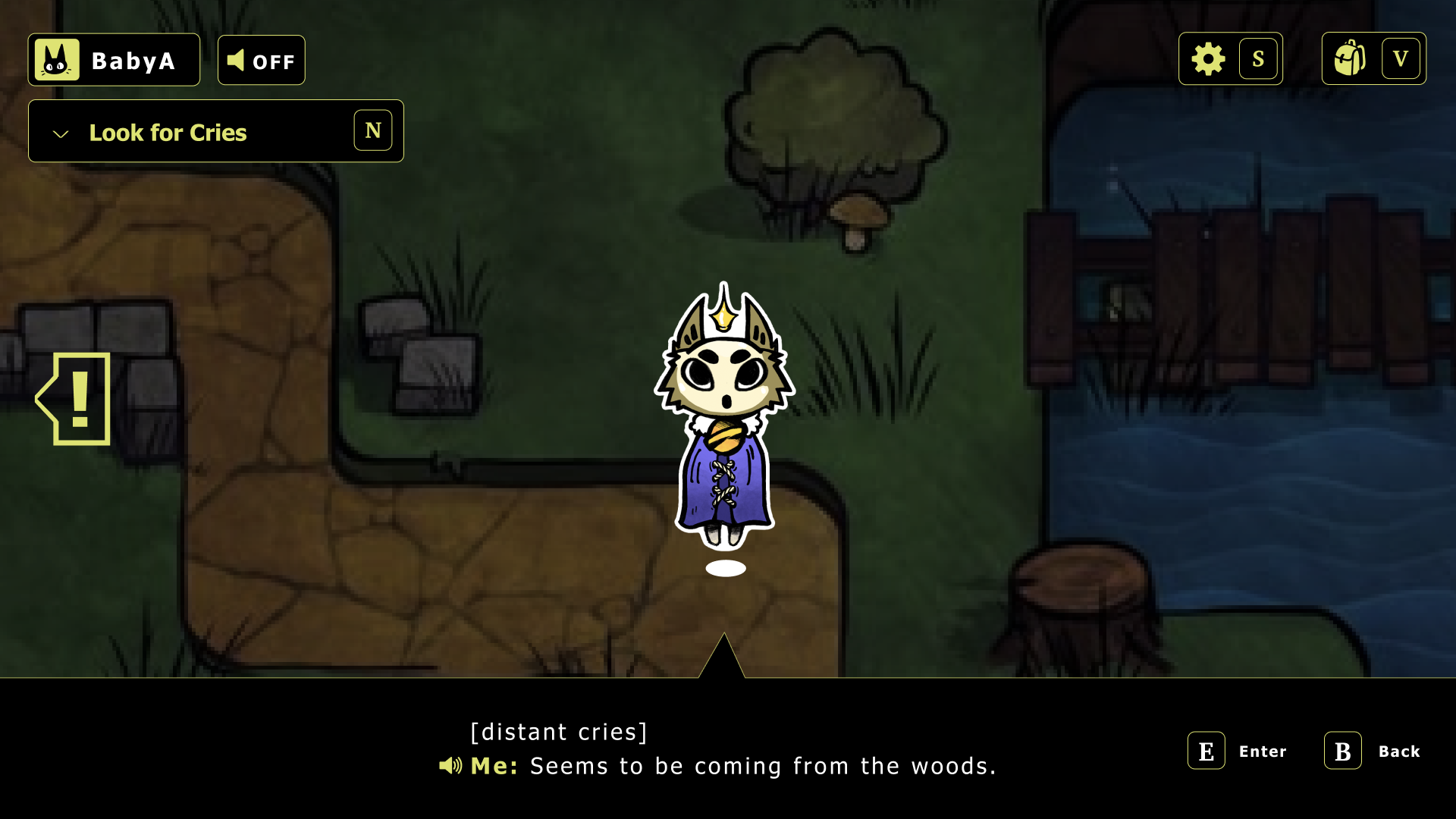Click the N shortcut badge on the quest bar
This screenshot has width=1456, height=819.
[x=372, y=130]
